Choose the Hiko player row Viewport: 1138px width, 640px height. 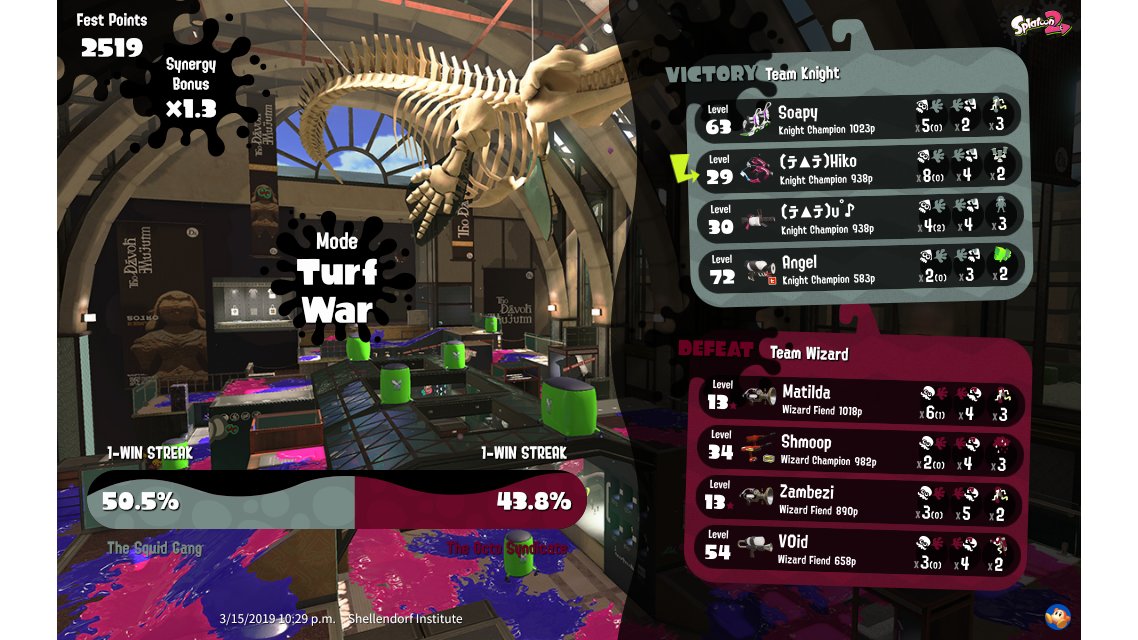pos(860,167)
